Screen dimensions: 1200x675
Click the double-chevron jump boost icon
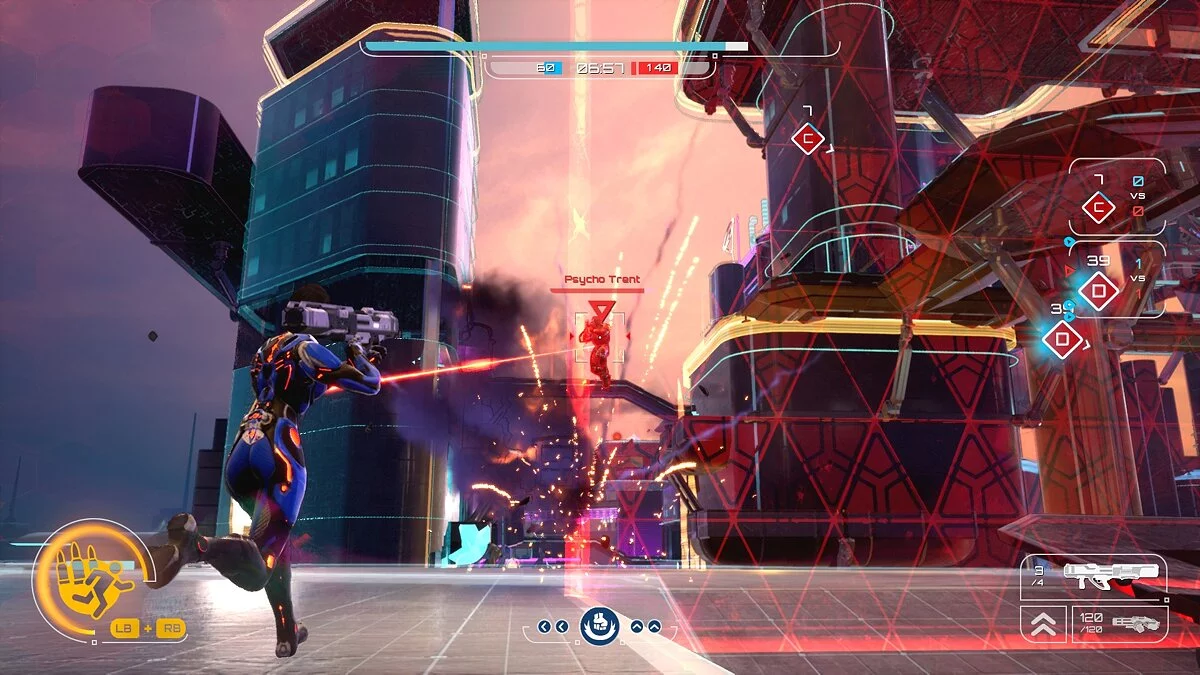click(1043, 624)
